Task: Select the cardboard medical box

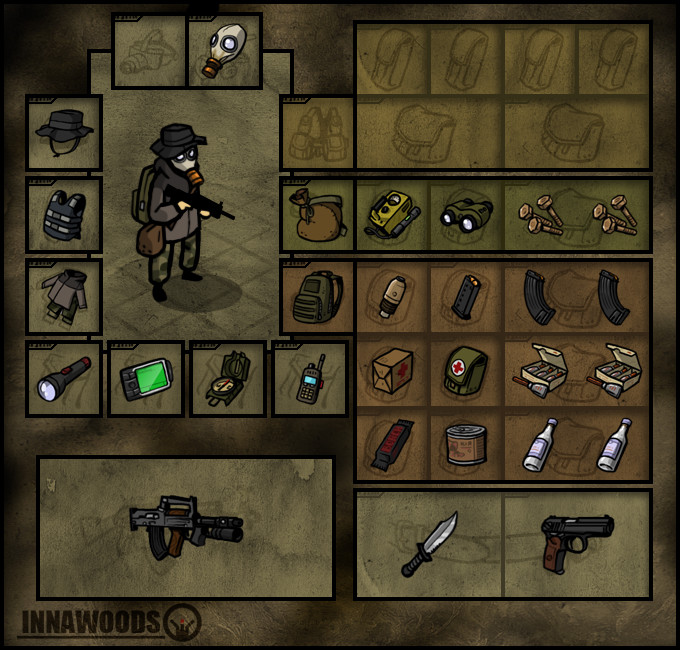Action: click(x=392, y=371)
